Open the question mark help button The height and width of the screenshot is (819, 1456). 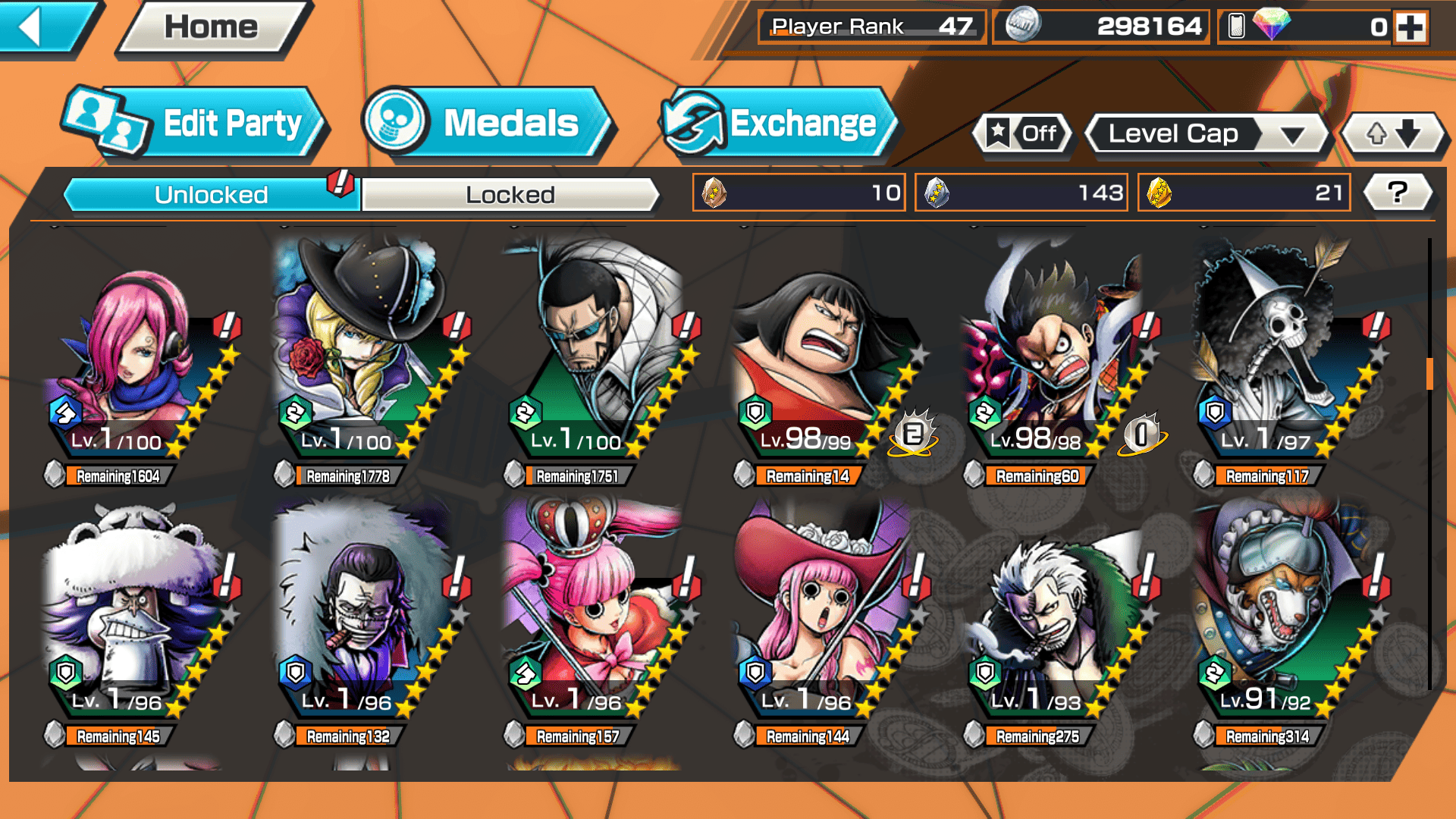coord(1397,193)
